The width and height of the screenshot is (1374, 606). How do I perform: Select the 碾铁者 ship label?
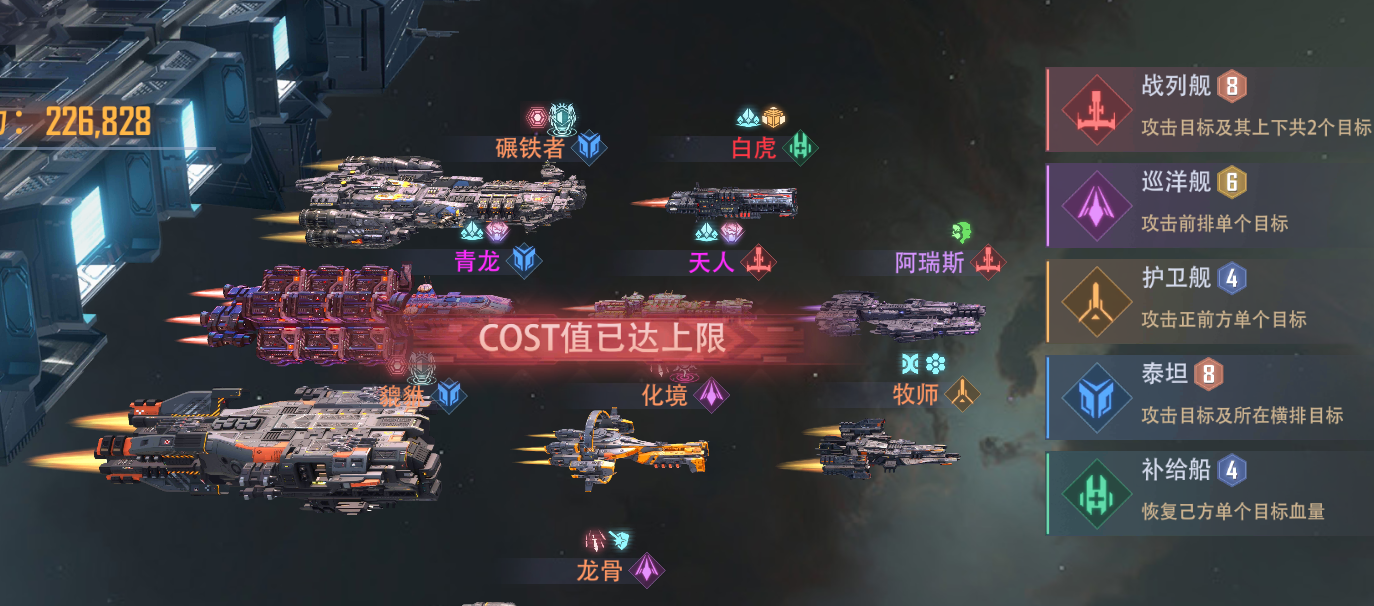coord(531,148)
